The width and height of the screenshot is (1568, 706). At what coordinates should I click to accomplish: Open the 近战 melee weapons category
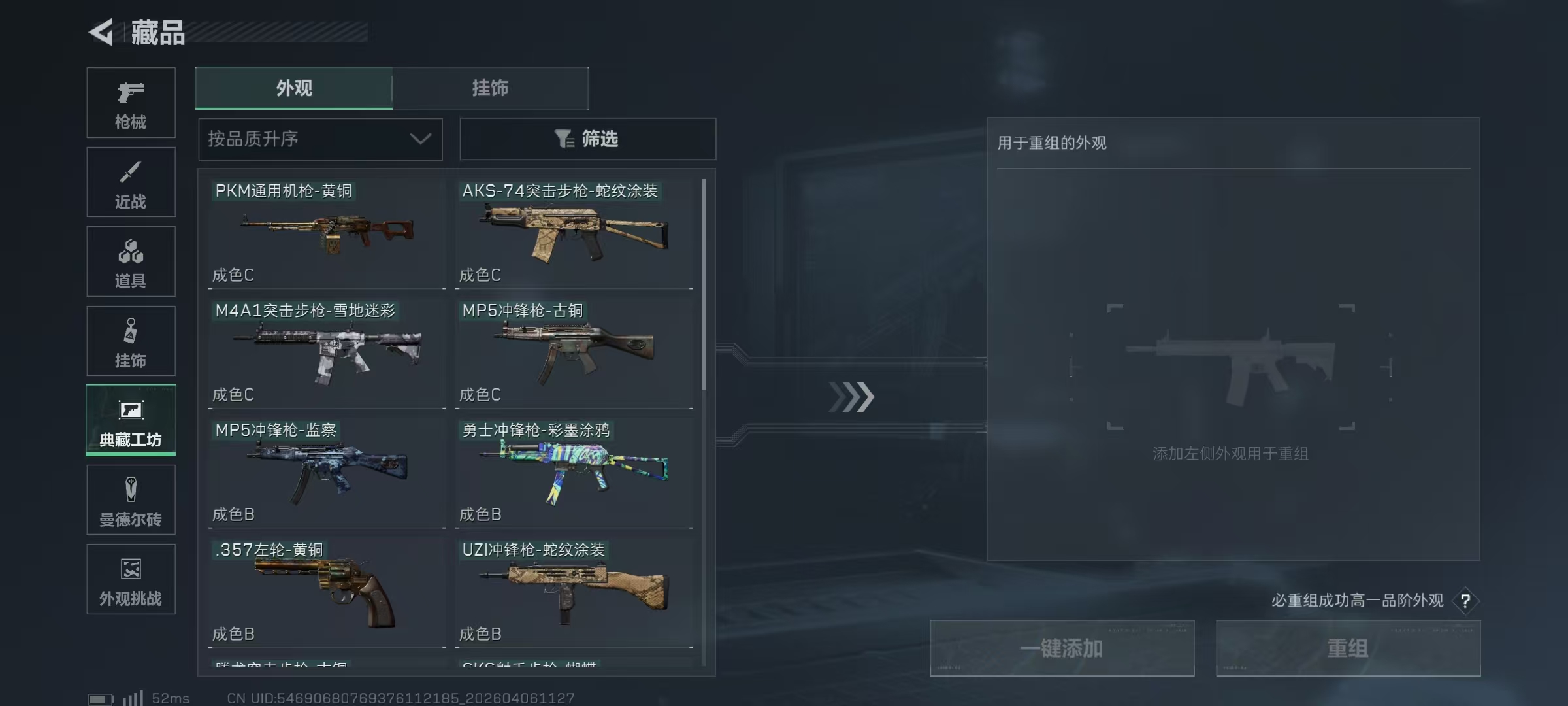click(131, 182)
